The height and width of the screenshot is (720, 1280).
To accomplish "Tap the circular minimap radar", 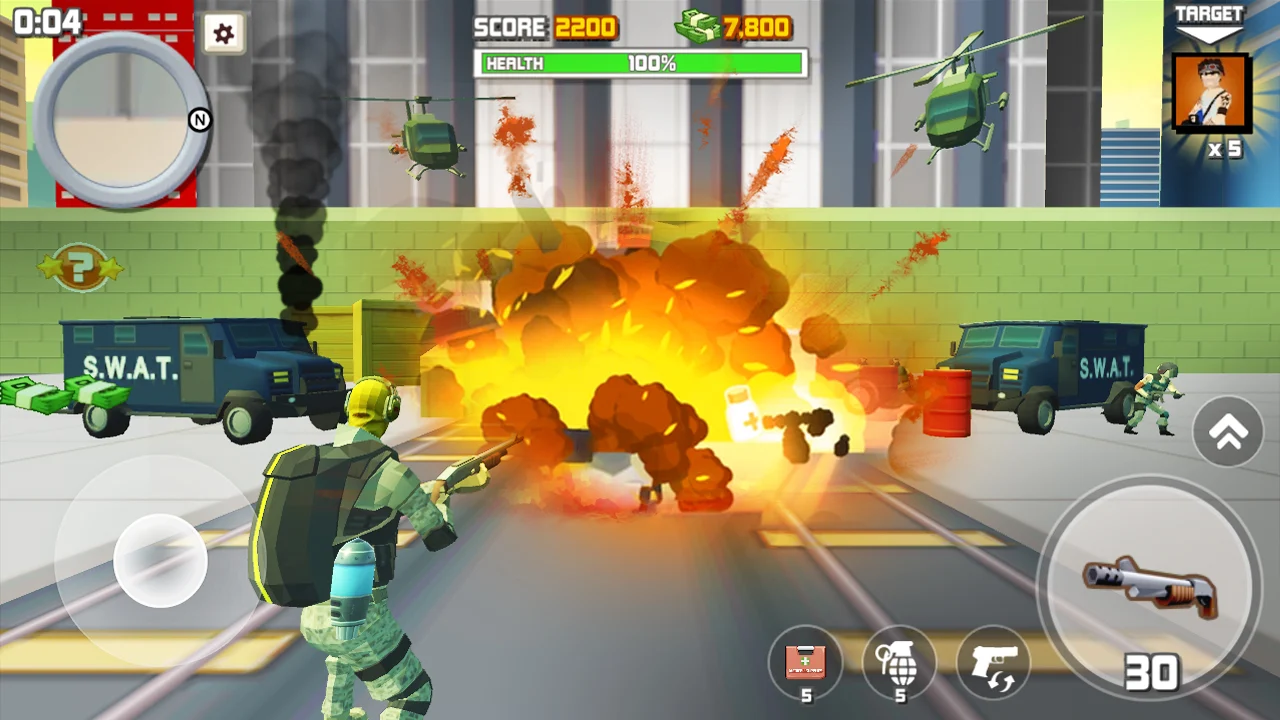I will pyautogui.click(x=121, y=120).
